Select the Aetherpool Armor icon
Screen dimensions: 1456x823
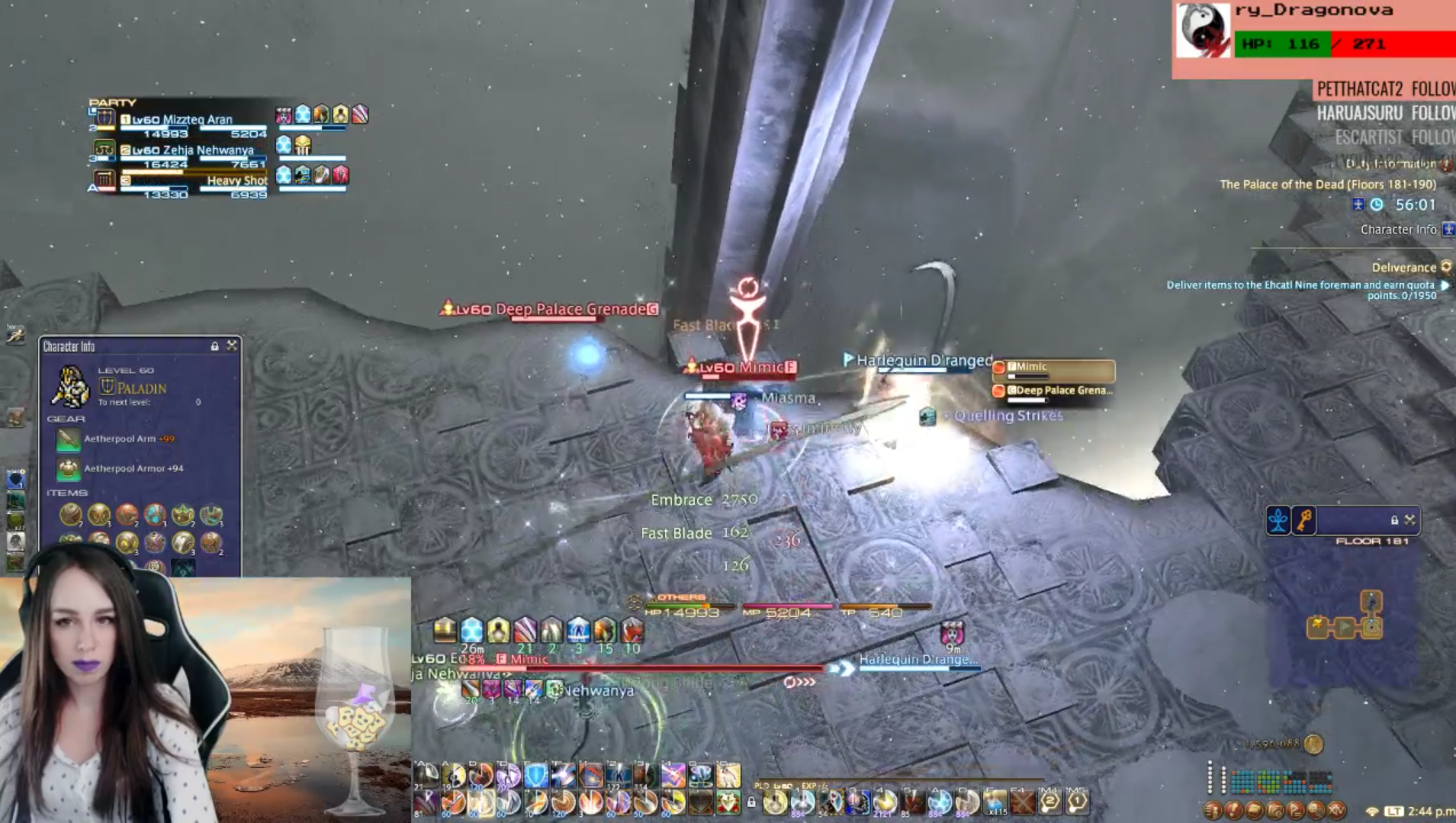coord(68,468)
